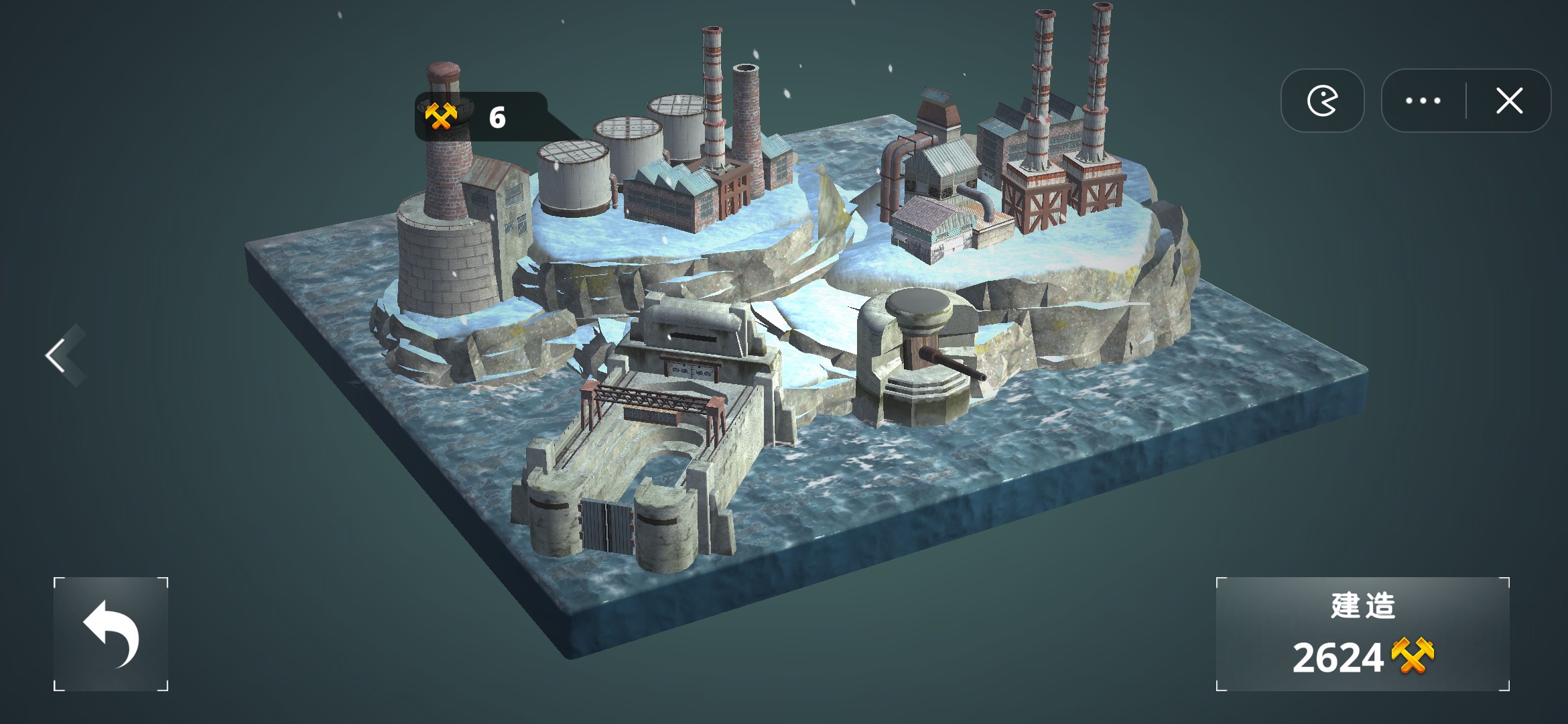Close the mini-game with the X button
Viewport: 1568px width, 724px height.
[x=1509, y=101]
